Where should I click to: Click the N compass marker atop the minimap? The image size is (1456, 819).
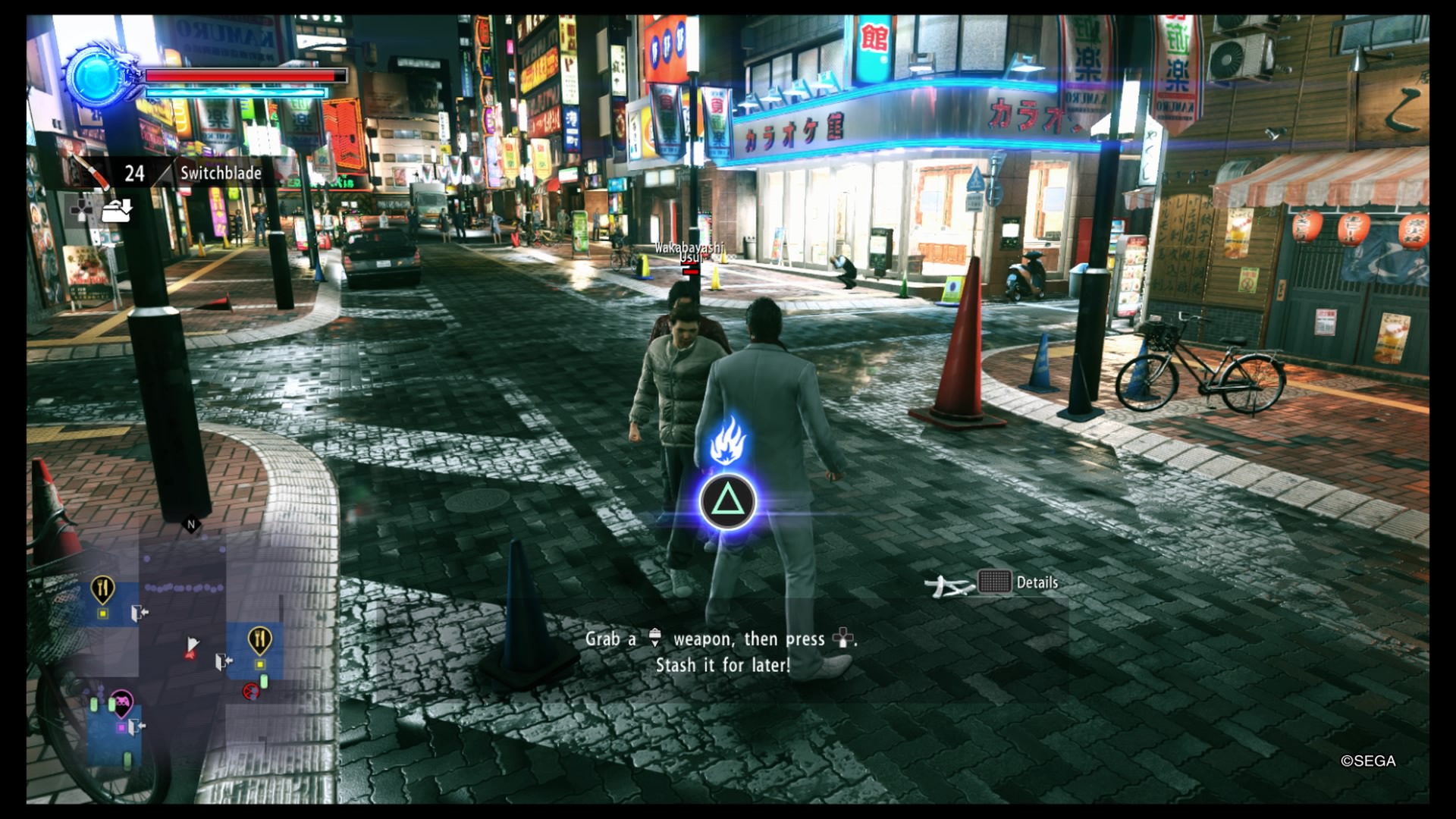click(190, 524)
